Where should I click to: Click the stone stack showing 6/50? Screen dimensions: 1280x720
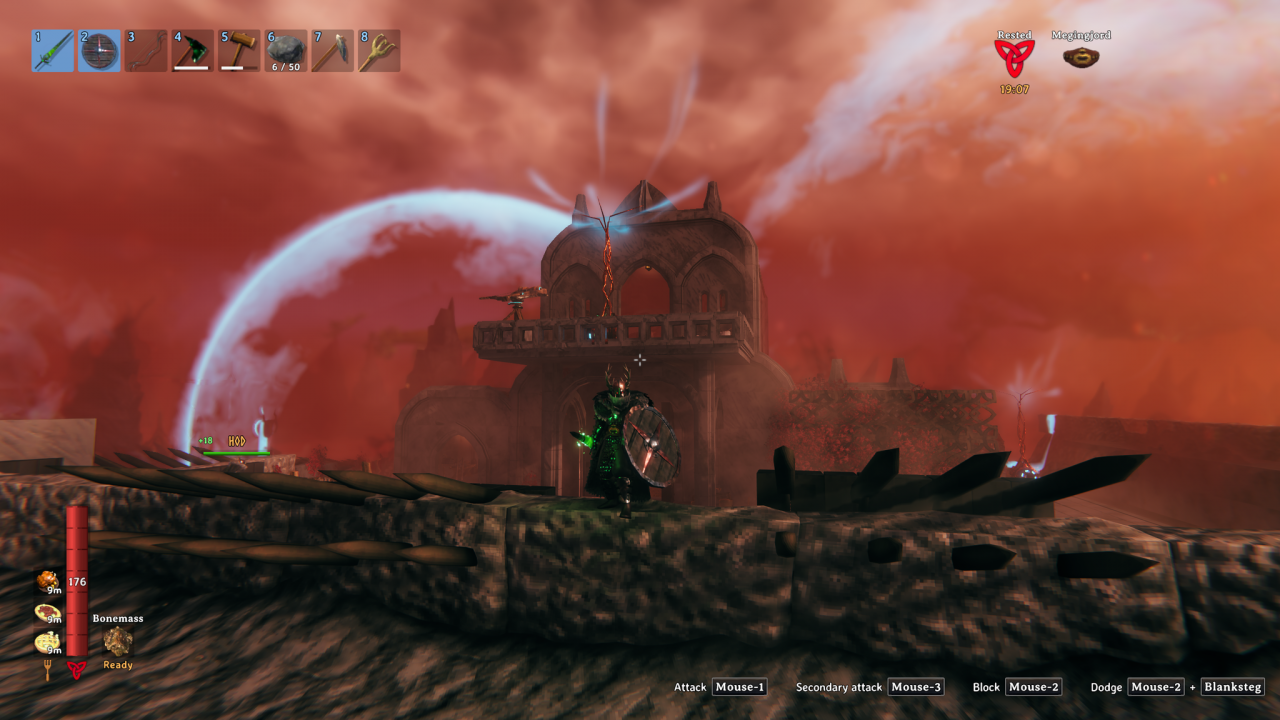coord(286,50)
